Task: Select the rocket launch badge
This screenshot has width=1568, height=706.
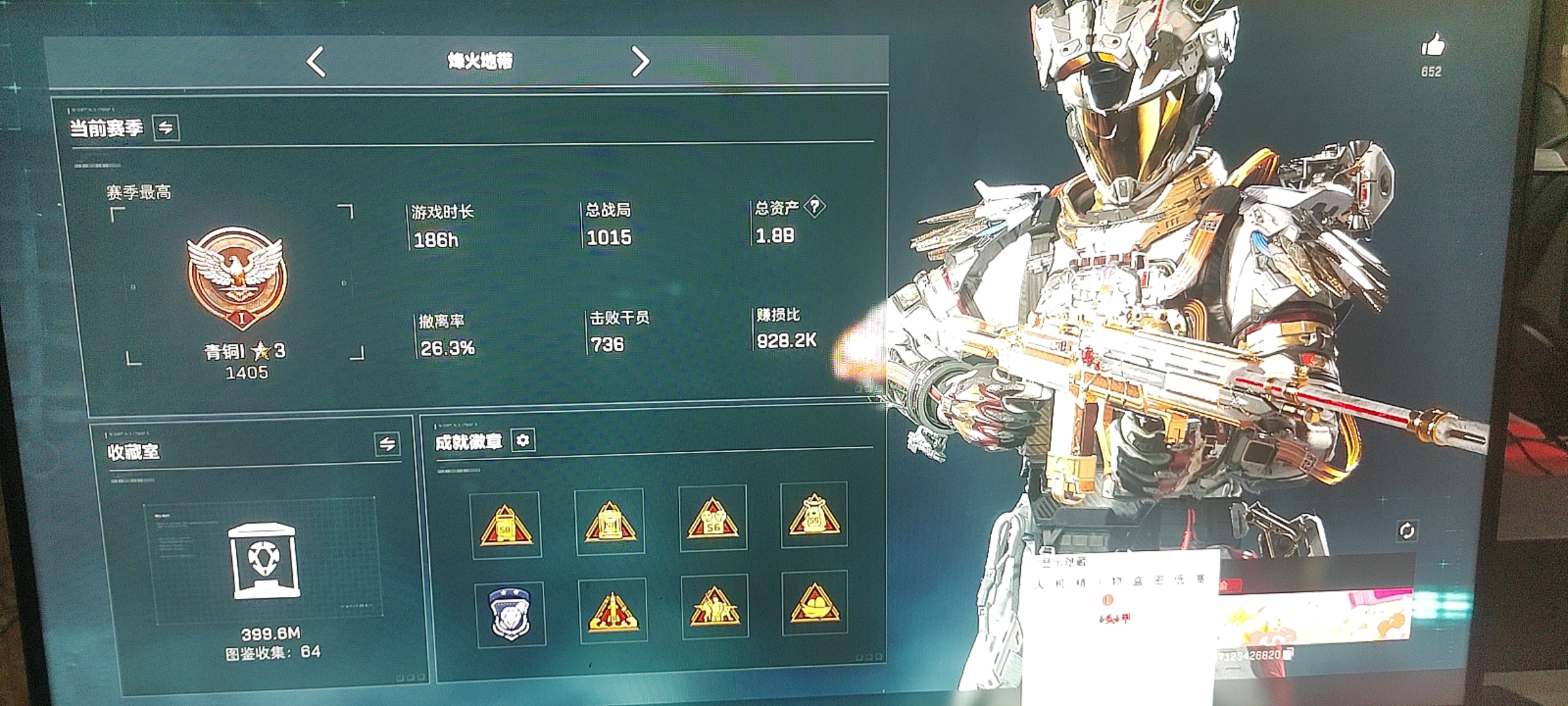Action: (613, 611)
